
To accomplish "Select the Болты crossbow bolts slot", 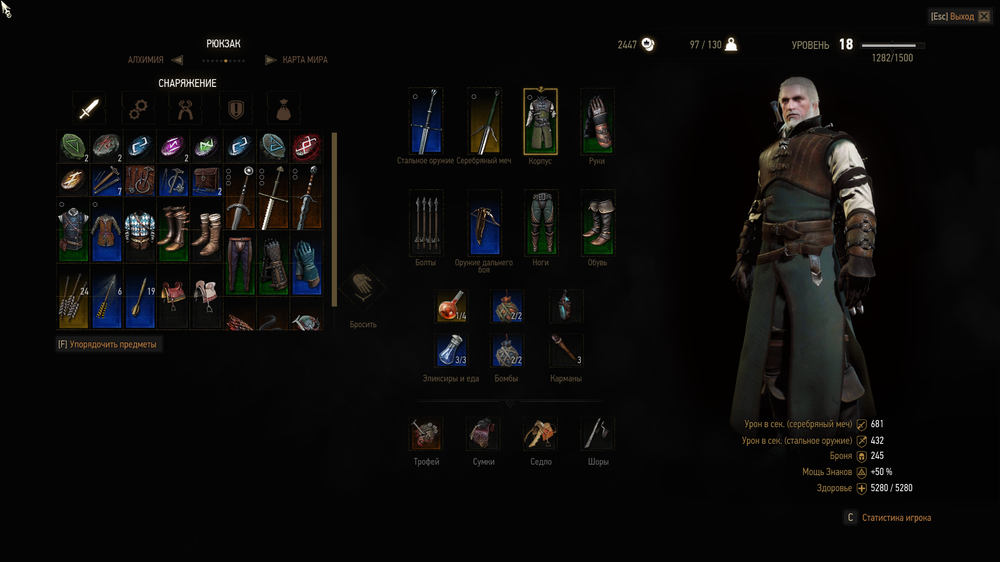I will (426, 223).
